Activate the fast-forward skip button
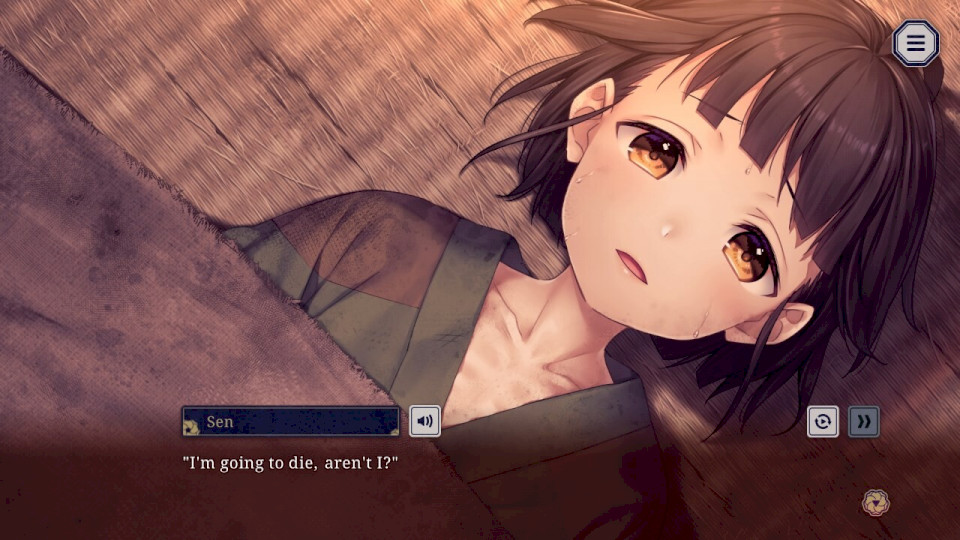Screen dimensions: 960x540 tap(864, 421)
